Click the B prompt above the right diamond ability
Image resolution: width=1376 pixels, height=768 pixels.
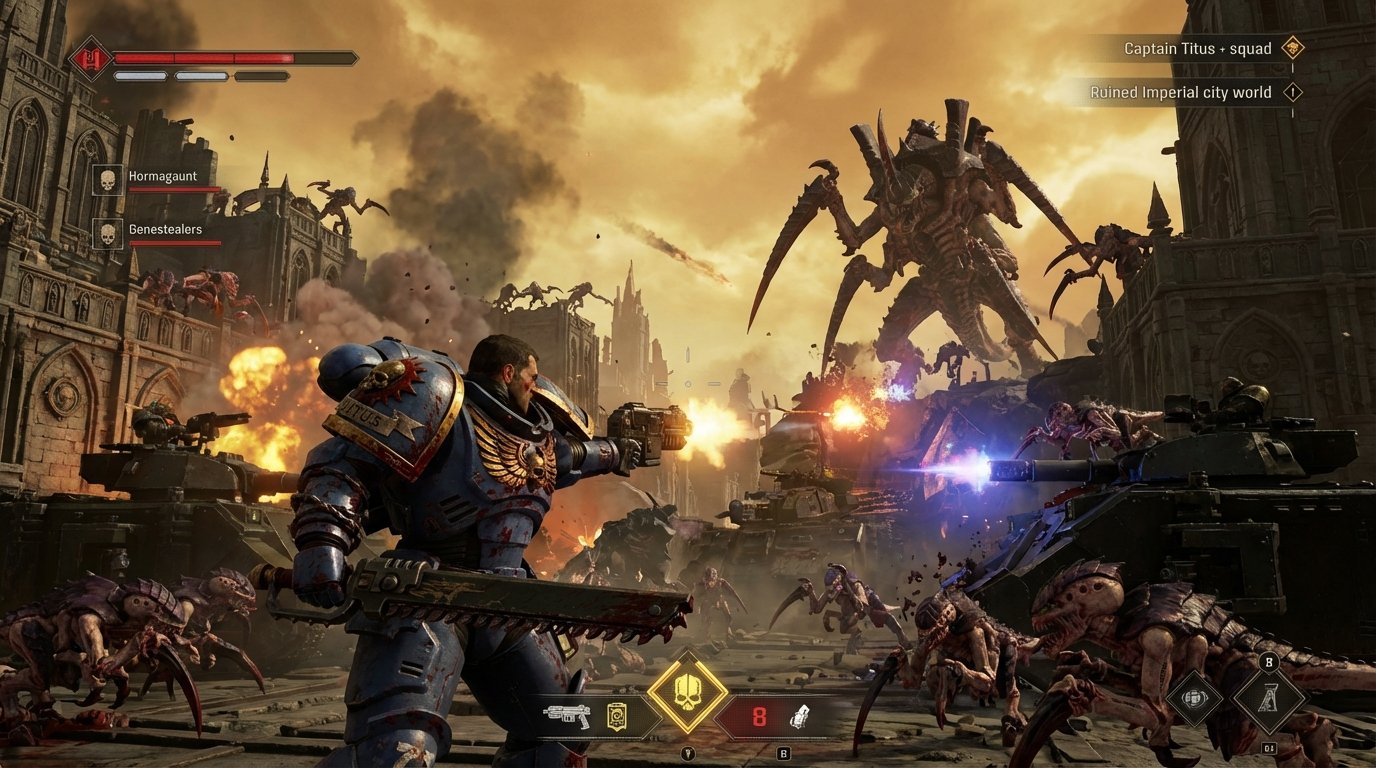tap(1268, 662)
